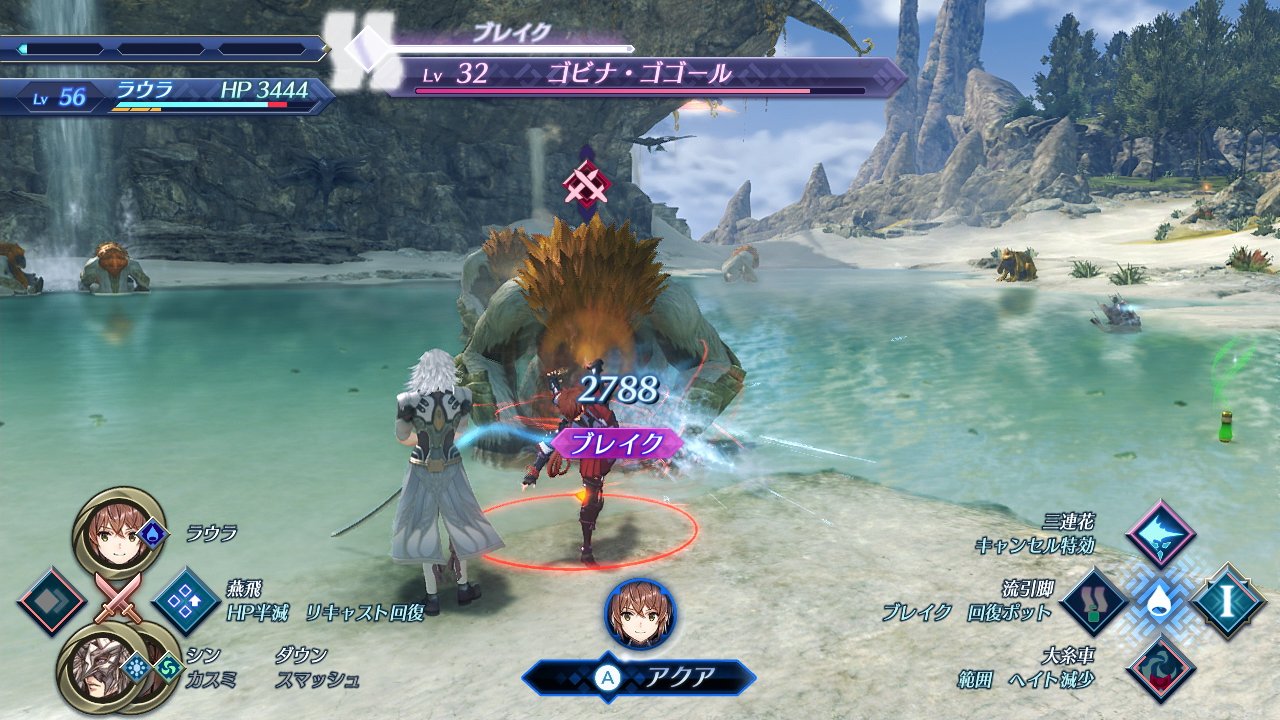Select the level I special icon

[1228, 602]
